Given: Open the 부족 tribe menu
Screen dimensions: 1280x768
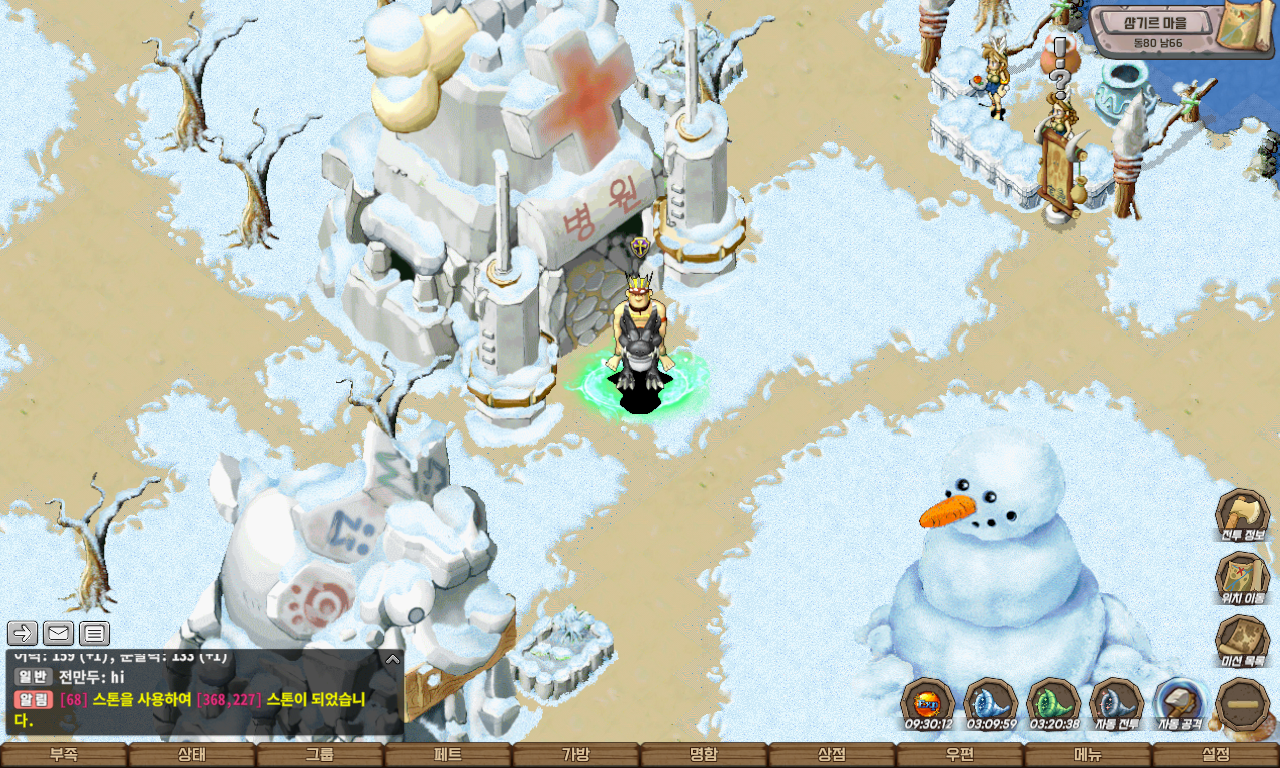Looking at the screenshot, I should (x=64, y=755).
